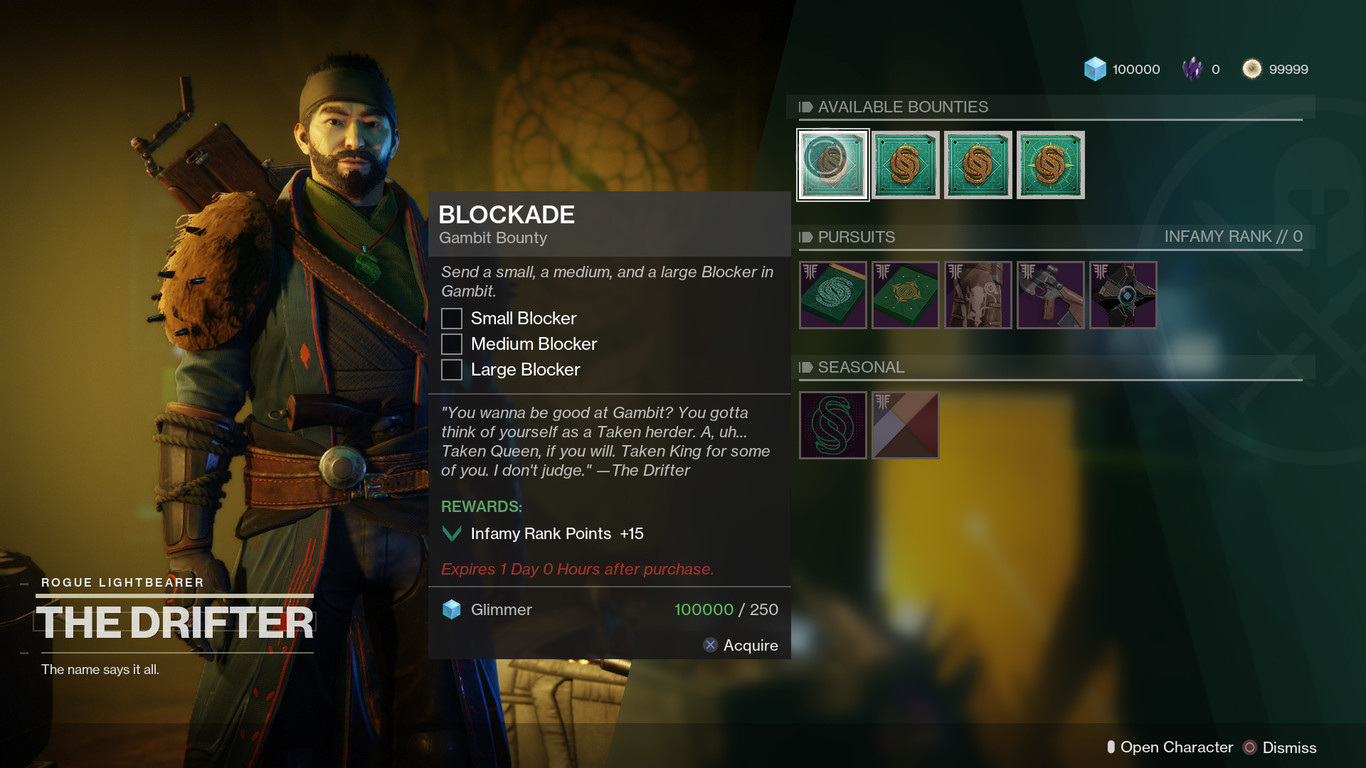This screenshot has width=1366, height=768.
Task: Click the purple Legendary Shards icon
Action: [x=1193, y=69]
